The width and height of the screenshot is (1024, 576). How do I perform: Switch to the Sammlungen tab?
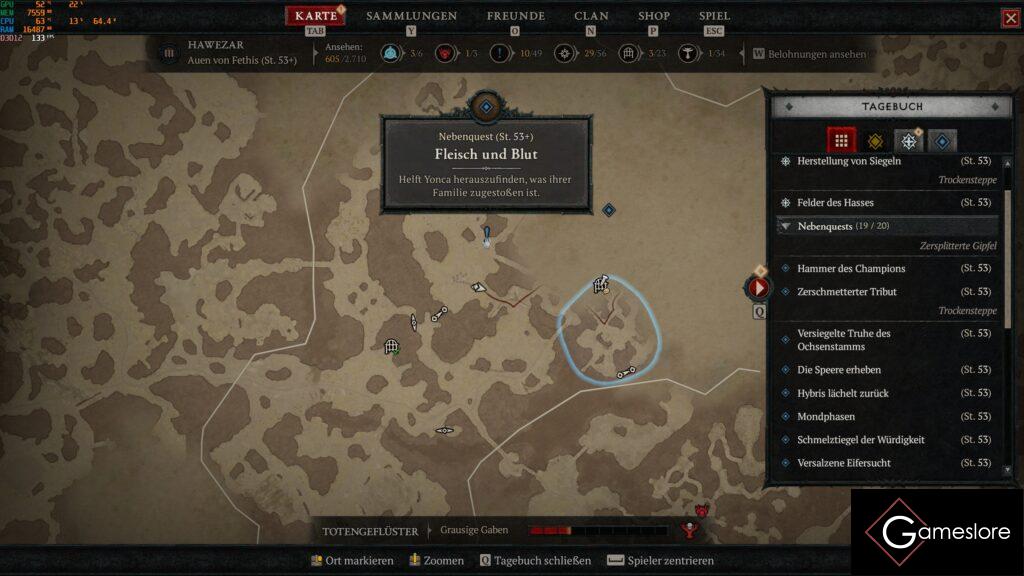(411, 16)
